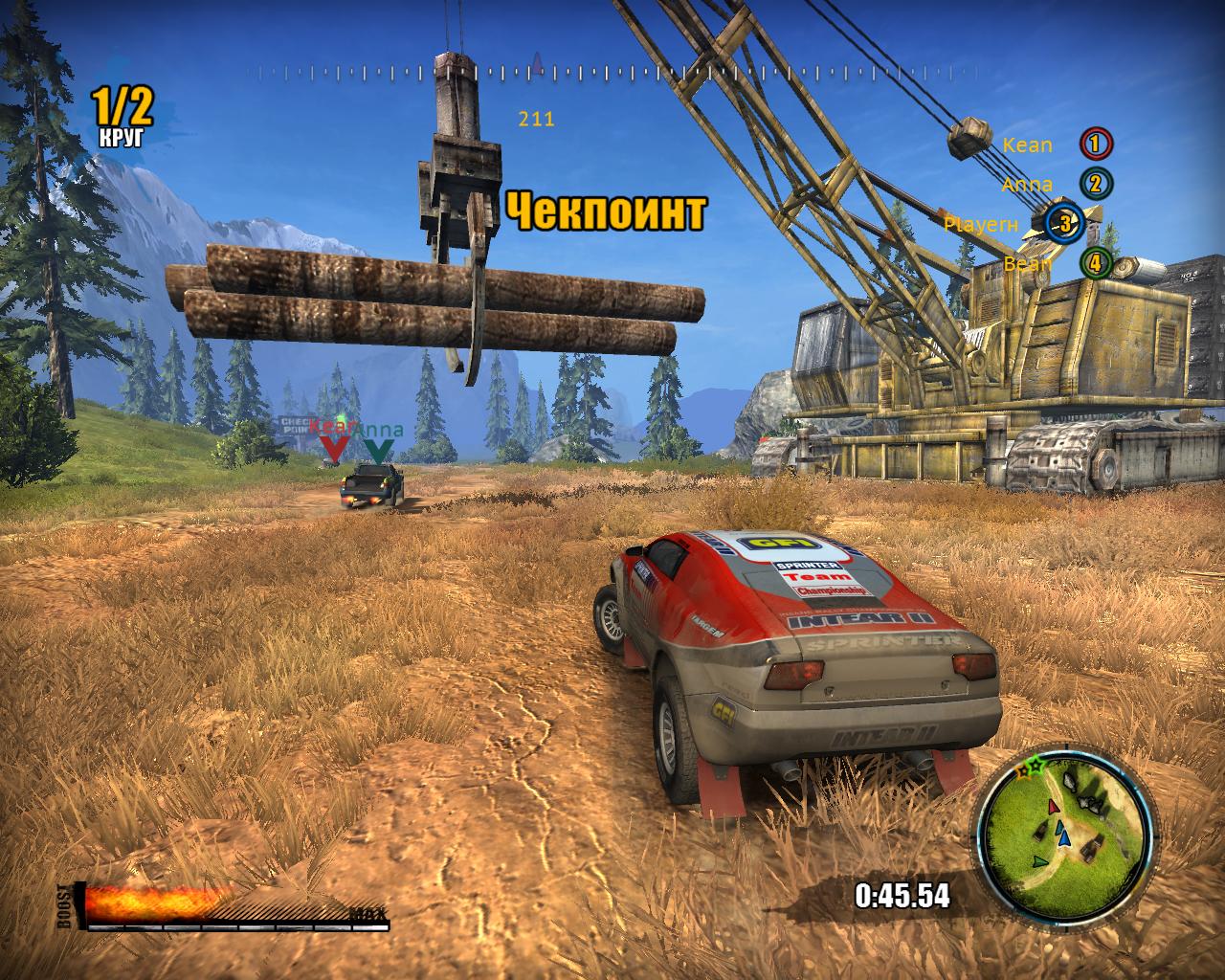Screen dimensions: 1225x980
Task: Select Kean's first place position badge
Action: [1096, 145]
